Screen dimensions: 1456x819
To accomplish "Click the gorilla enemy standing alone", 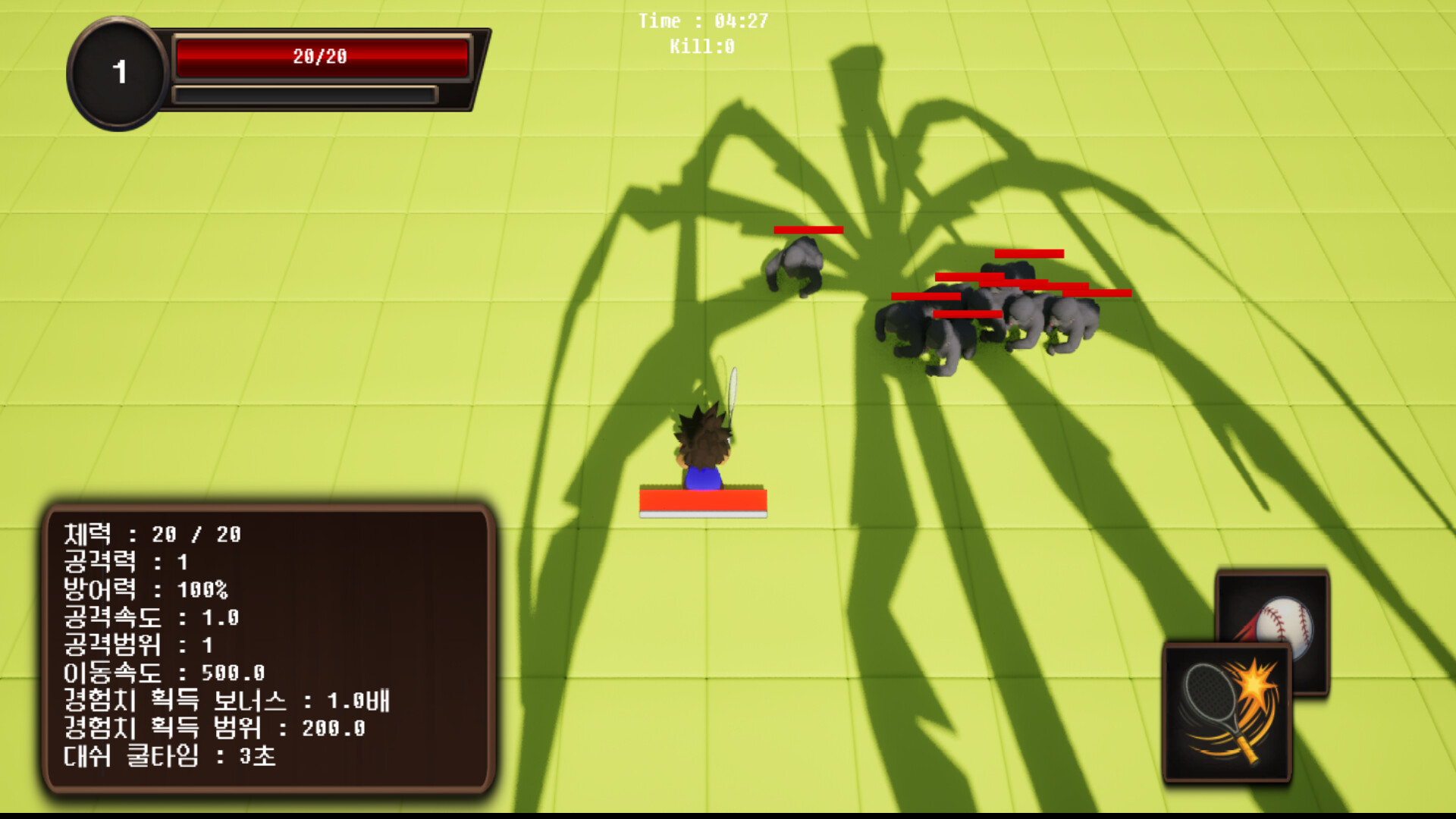I will point(795,265).
